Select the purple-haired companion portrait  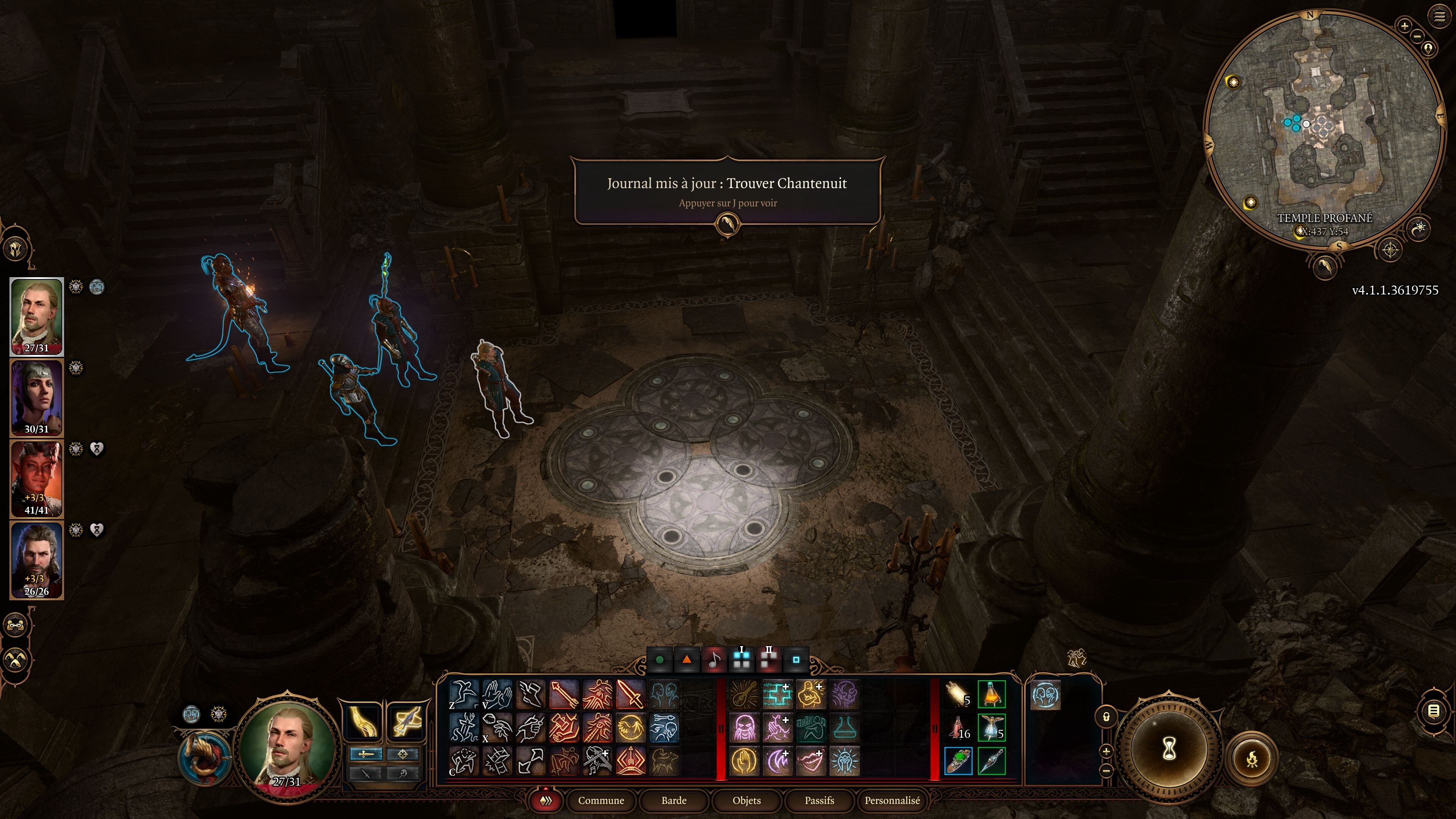point(37,397)
